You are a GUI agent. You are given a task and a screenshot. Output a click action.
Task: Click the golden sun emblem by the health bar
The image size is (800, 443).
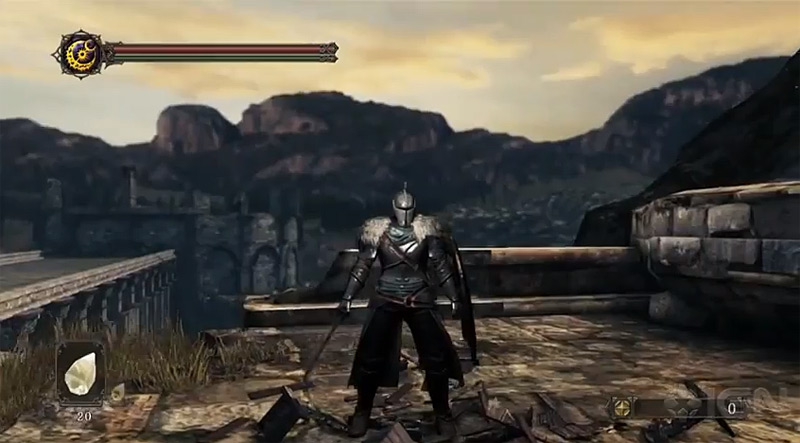76,50
